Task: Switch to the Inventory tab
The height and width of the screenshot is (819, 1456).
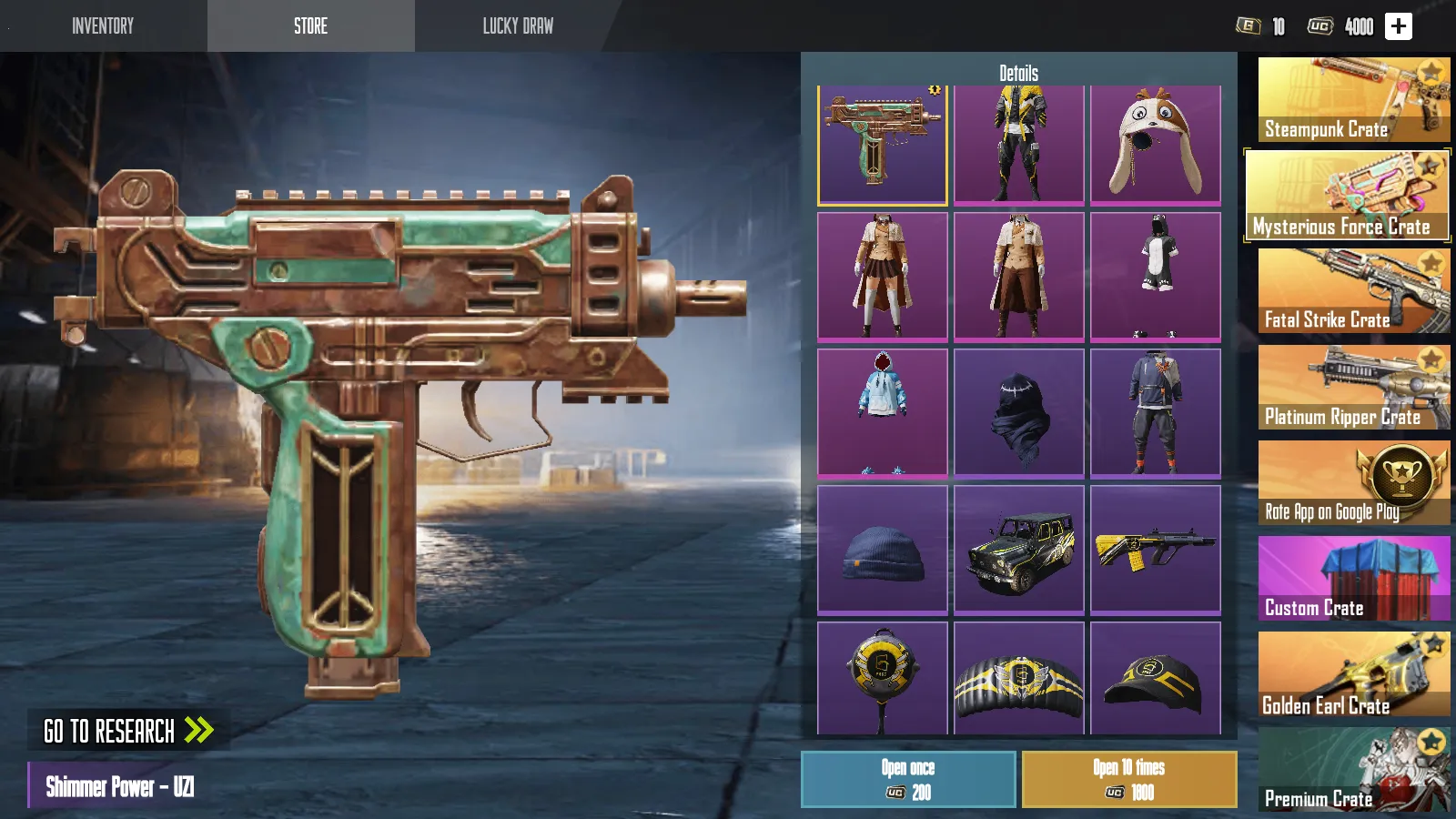Action: coord(103,25)
